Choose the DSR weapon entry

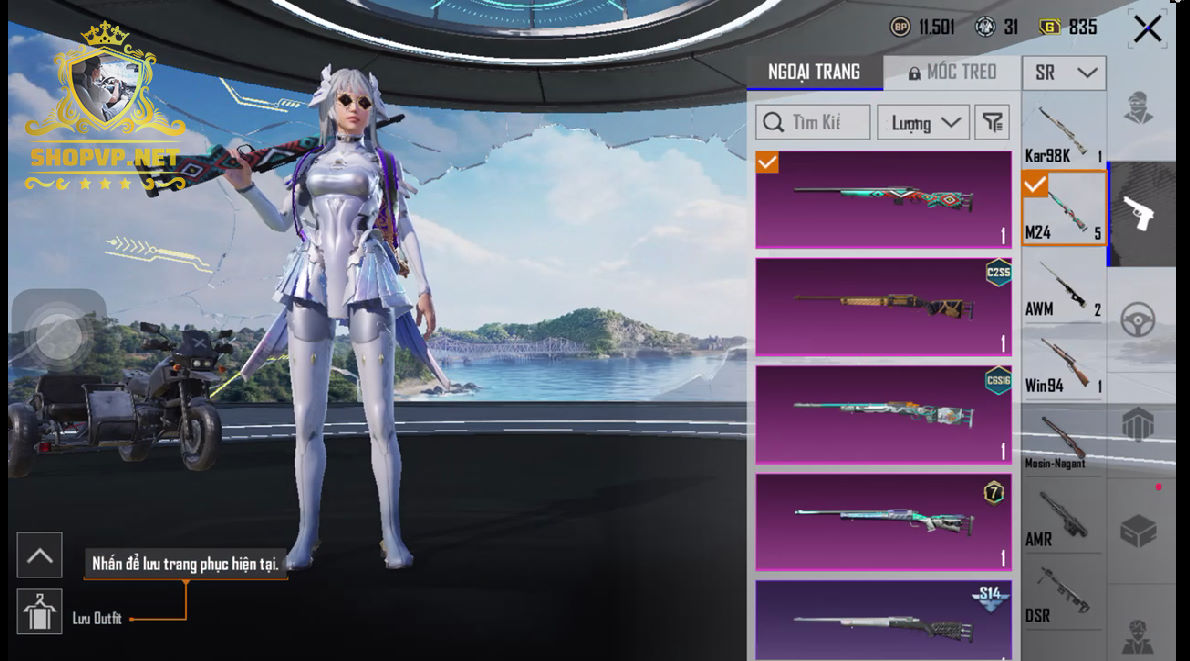click(x=1063, y=595)
